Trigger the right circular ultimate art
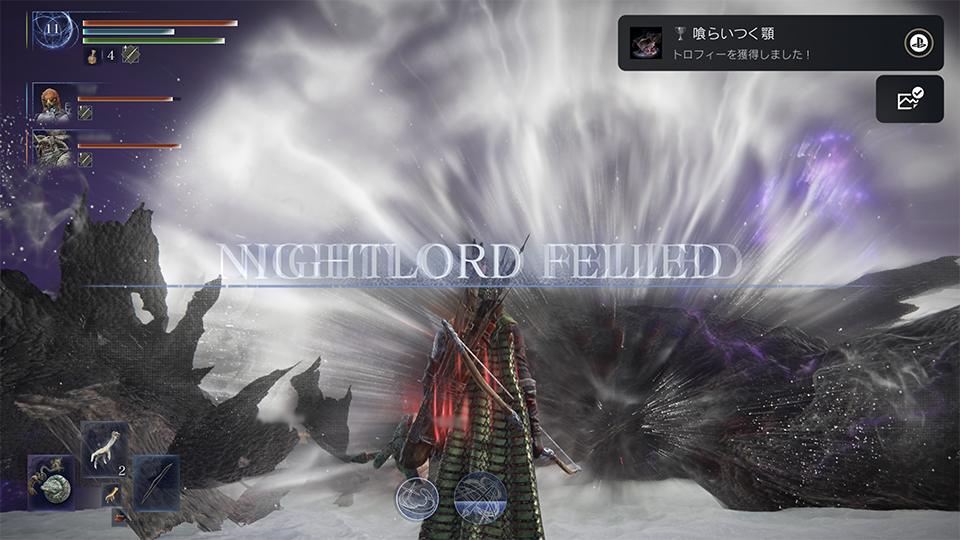Viewport: 960px width, 540px height. (480, 498)
